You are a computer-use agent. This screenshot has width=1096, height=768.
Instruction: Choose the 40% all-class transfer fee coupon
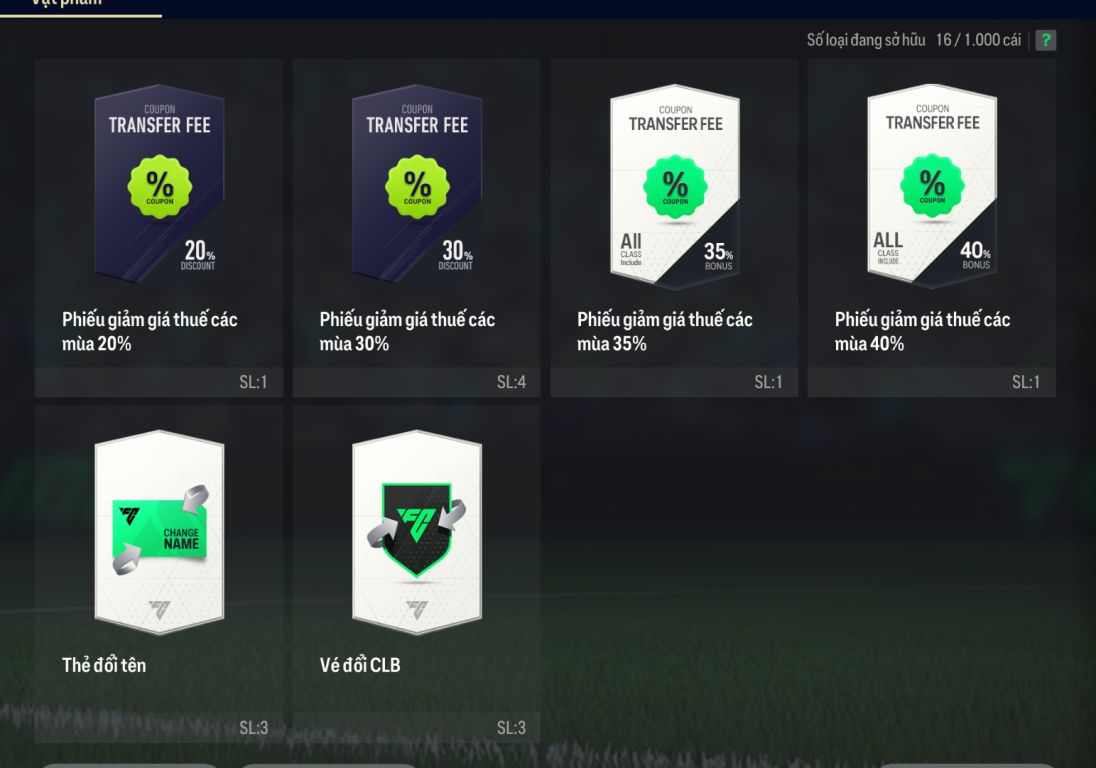pyautogui.click(x=932, y=226)
